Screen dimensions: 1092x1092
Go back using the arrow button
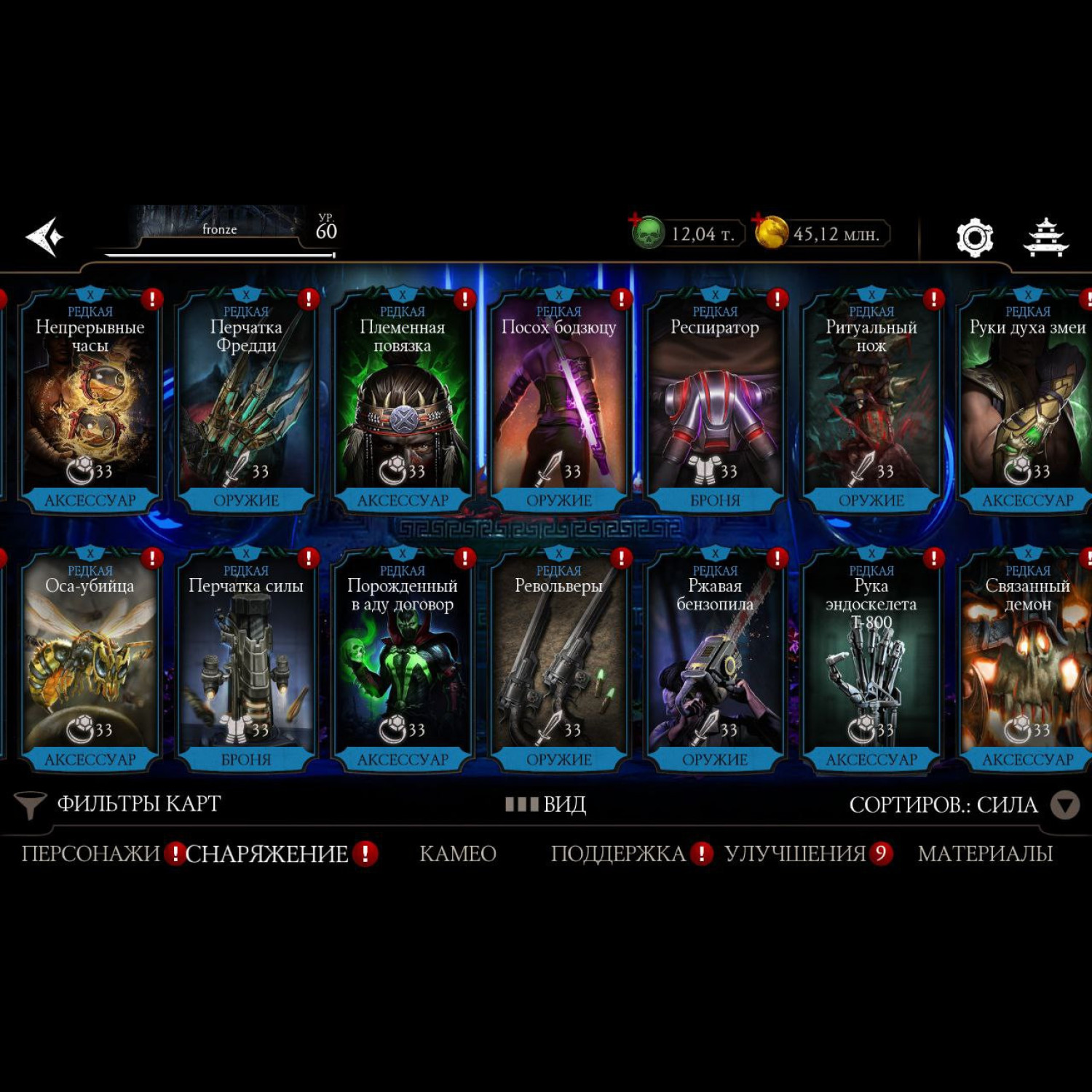tap(45, 237)
